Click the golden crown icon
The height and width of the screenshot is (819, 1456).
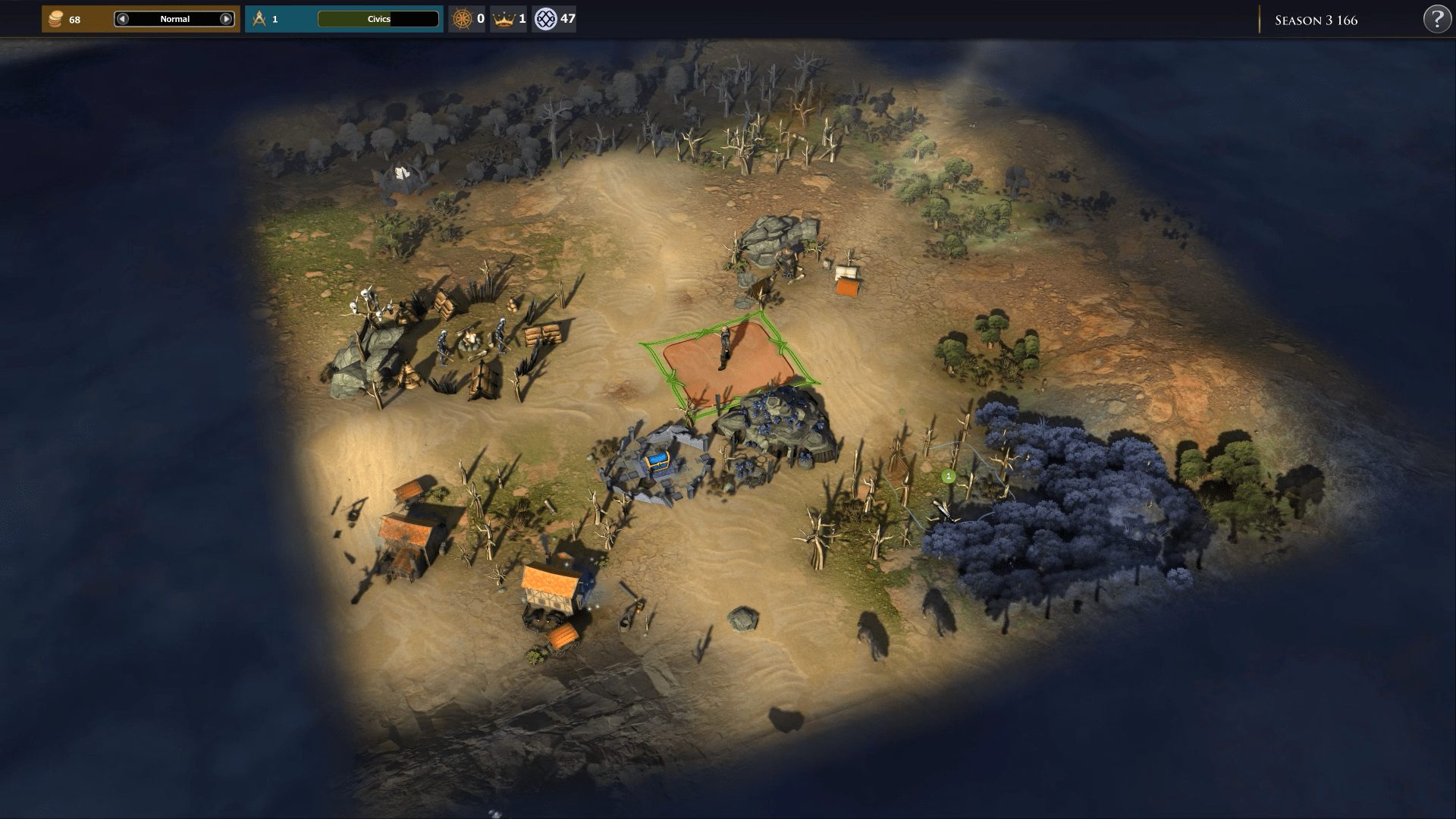(x=504, y=19)
